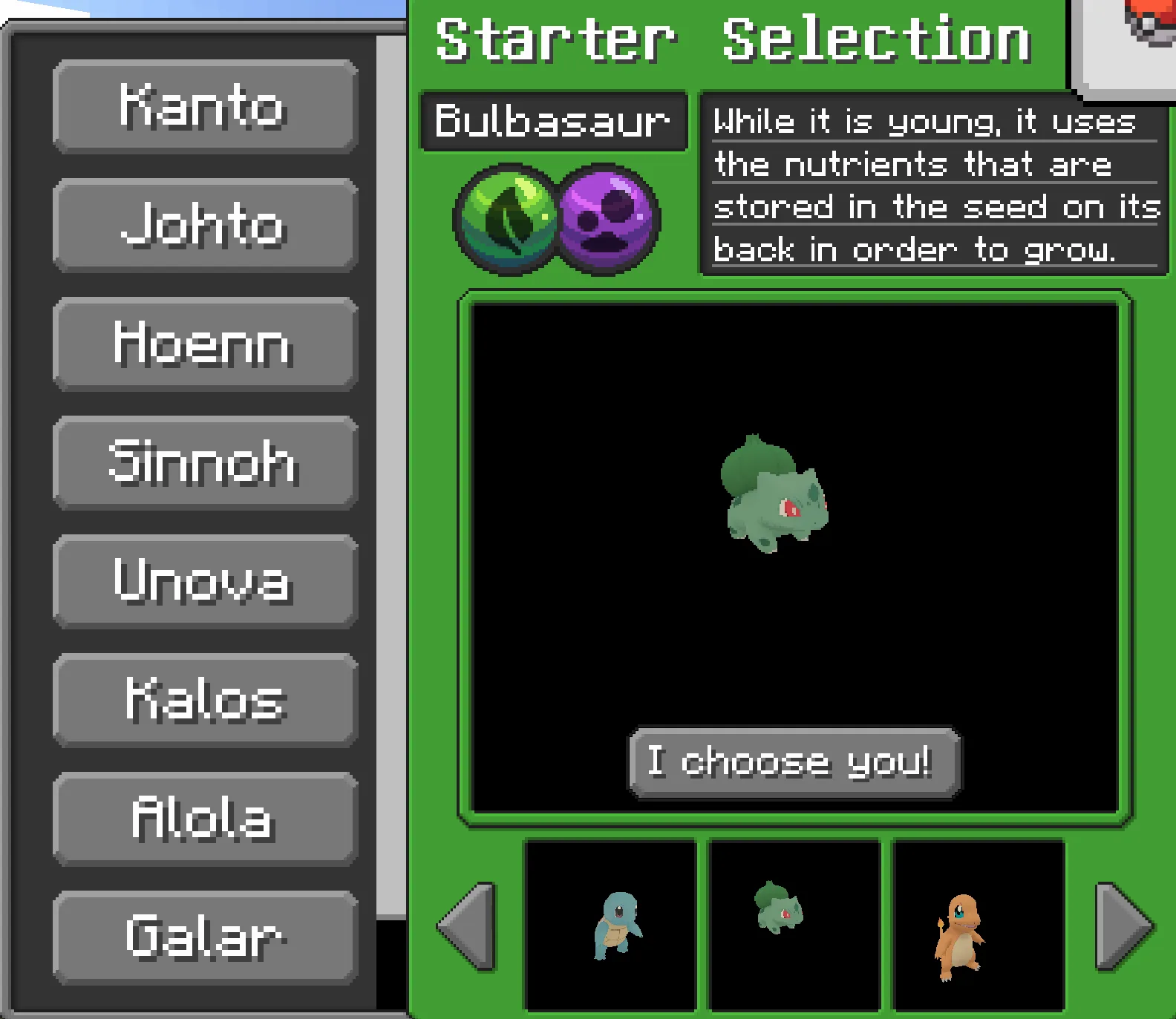Screen dimensions: 1176x1019
Task: Select the Kanto region
Action: pyautogui.click(x=203, y=107)
